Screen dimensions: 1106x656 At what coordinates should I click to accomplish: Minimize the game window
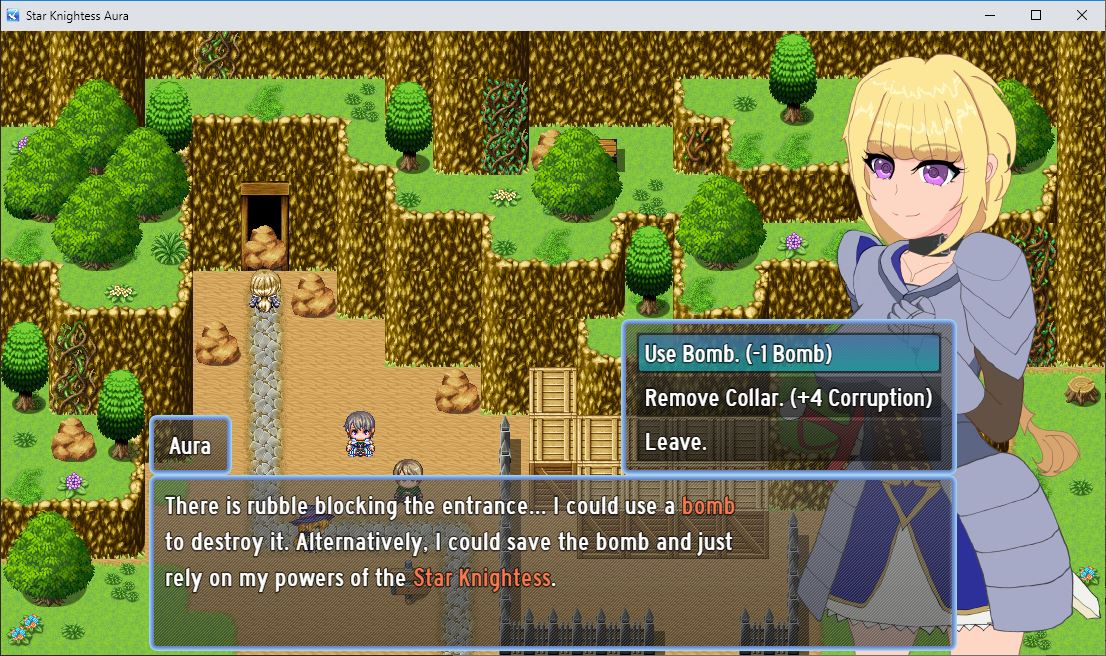coord(990,15)
